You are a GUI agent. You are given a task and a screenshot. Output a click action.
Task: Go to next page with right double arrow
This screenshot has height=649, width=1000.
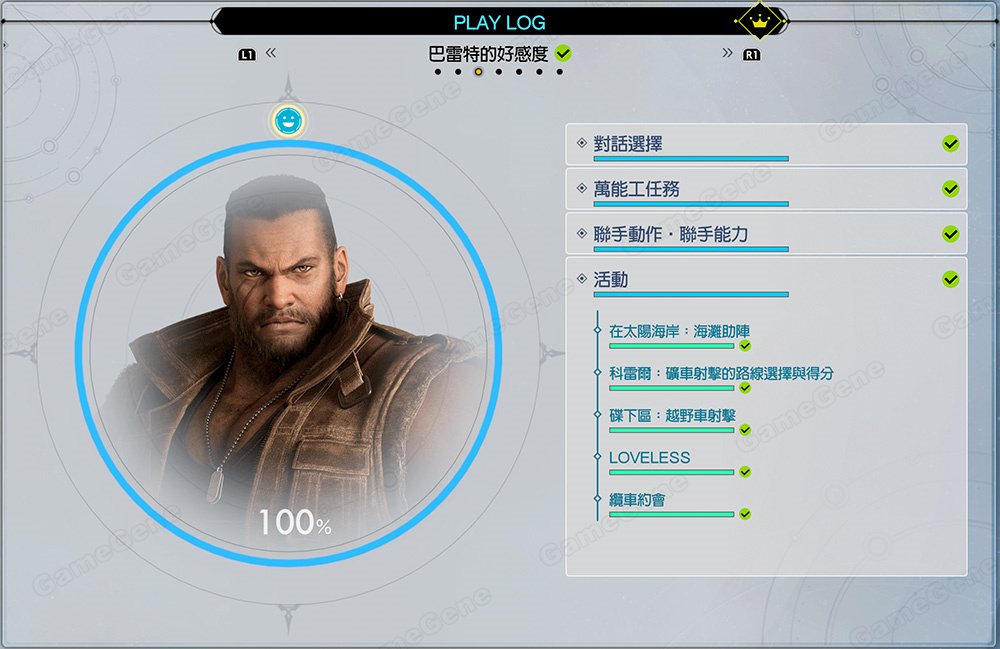point(727,53)
